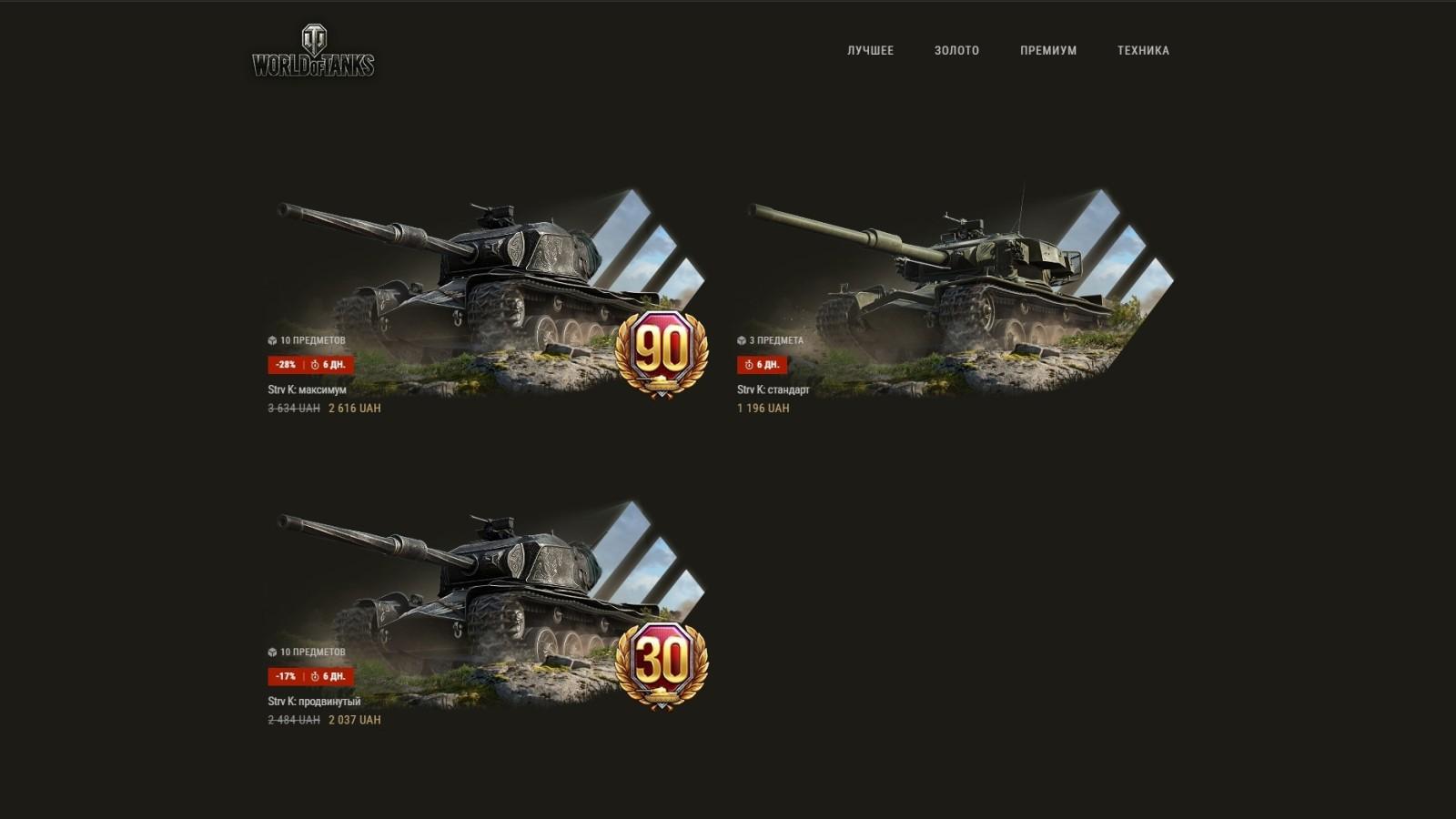Screen dimensions: 1456x819
Task: Click the Strv K: максимум title link
Action: point(306,389)
